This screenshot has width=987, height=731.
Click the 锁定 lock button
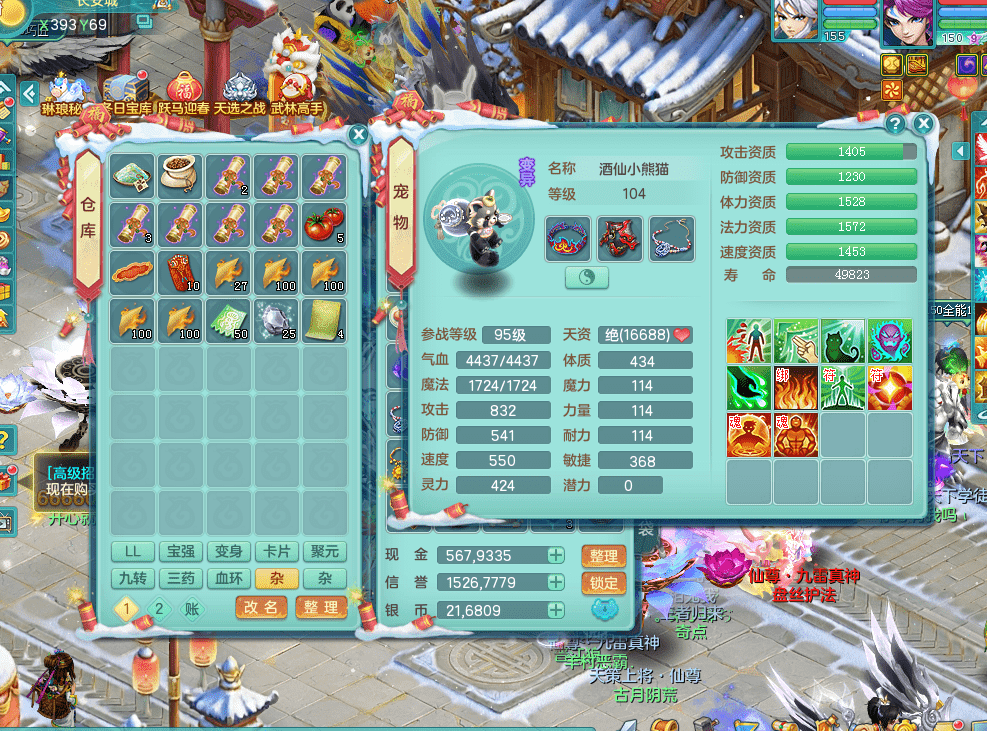coord(603,583)
